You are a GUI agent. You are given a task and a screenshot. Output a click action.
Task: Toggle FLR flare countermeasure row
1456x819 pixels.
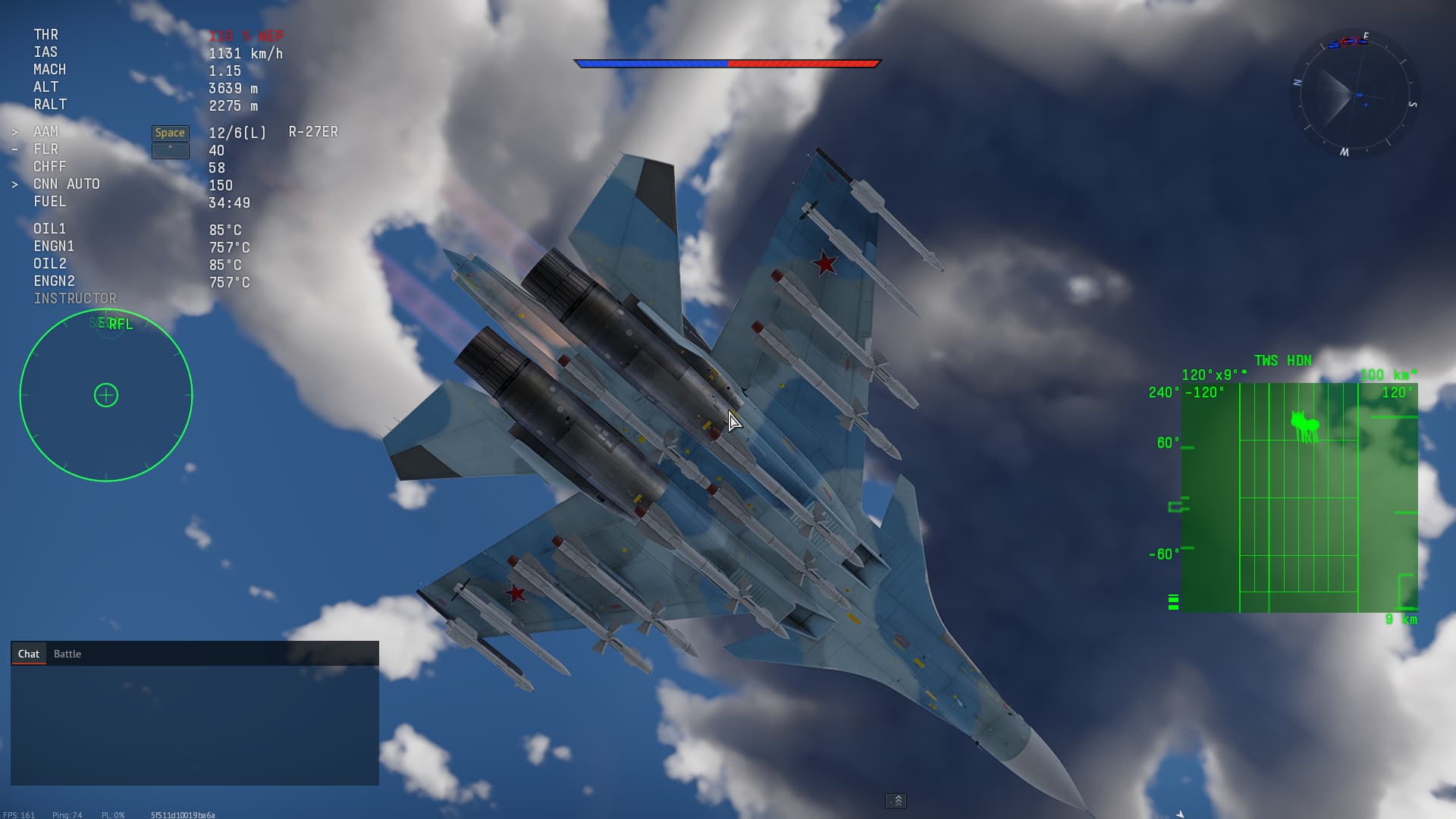tap(45, 149)
